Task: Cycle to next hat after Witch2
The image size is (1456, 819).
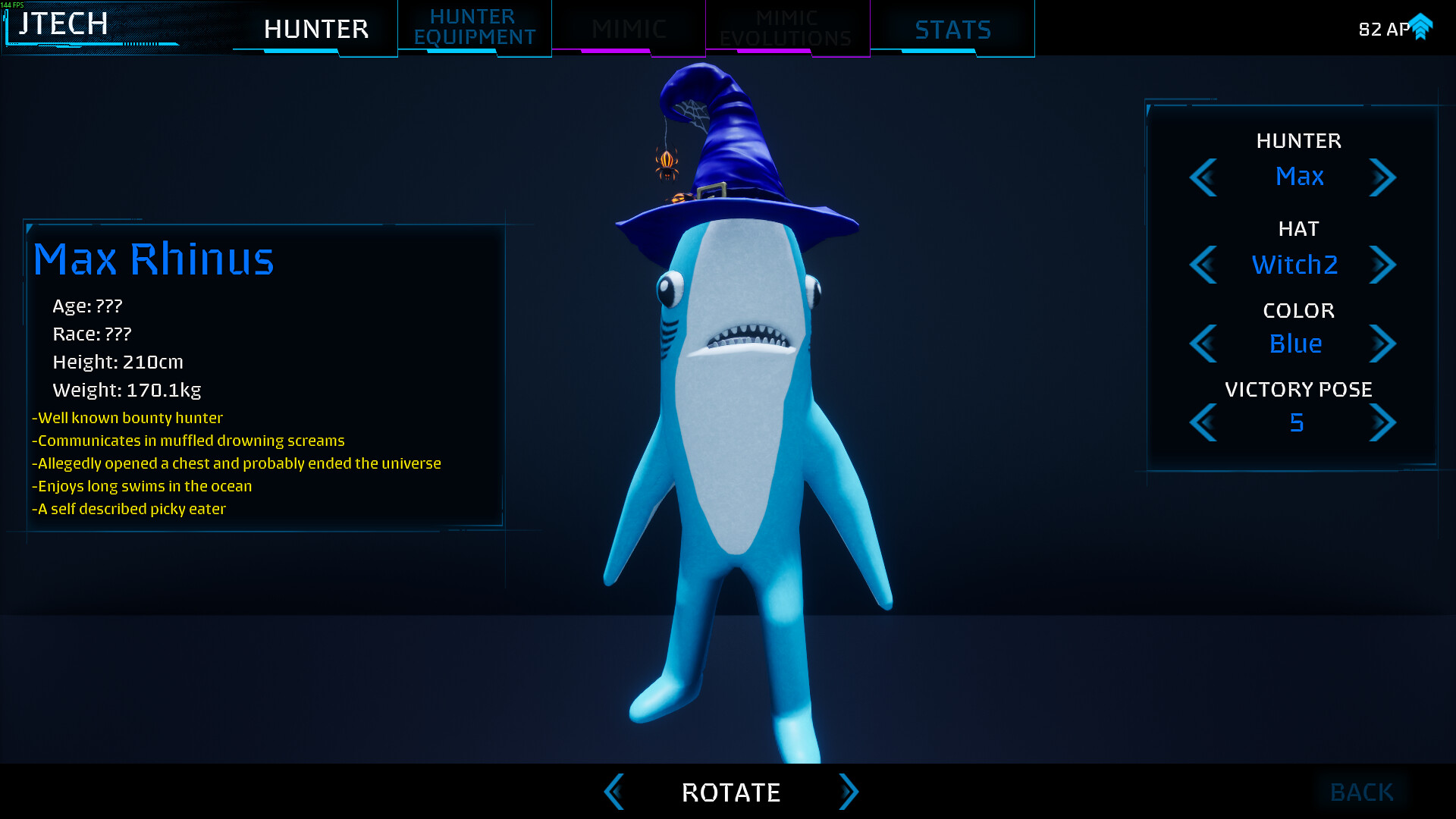Action: (x=1382, y=265)
